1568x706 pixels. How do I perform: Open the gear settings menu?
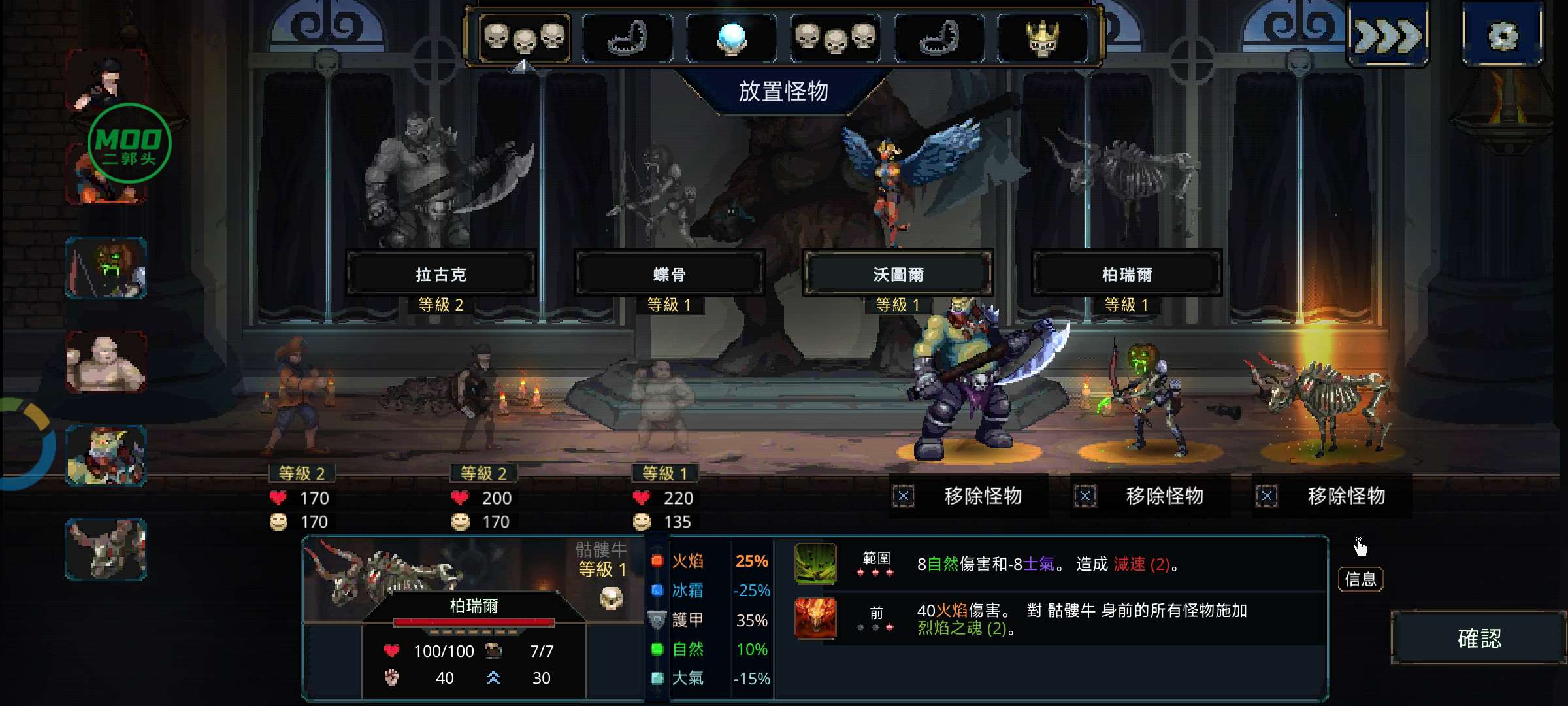coord(1502,35)
